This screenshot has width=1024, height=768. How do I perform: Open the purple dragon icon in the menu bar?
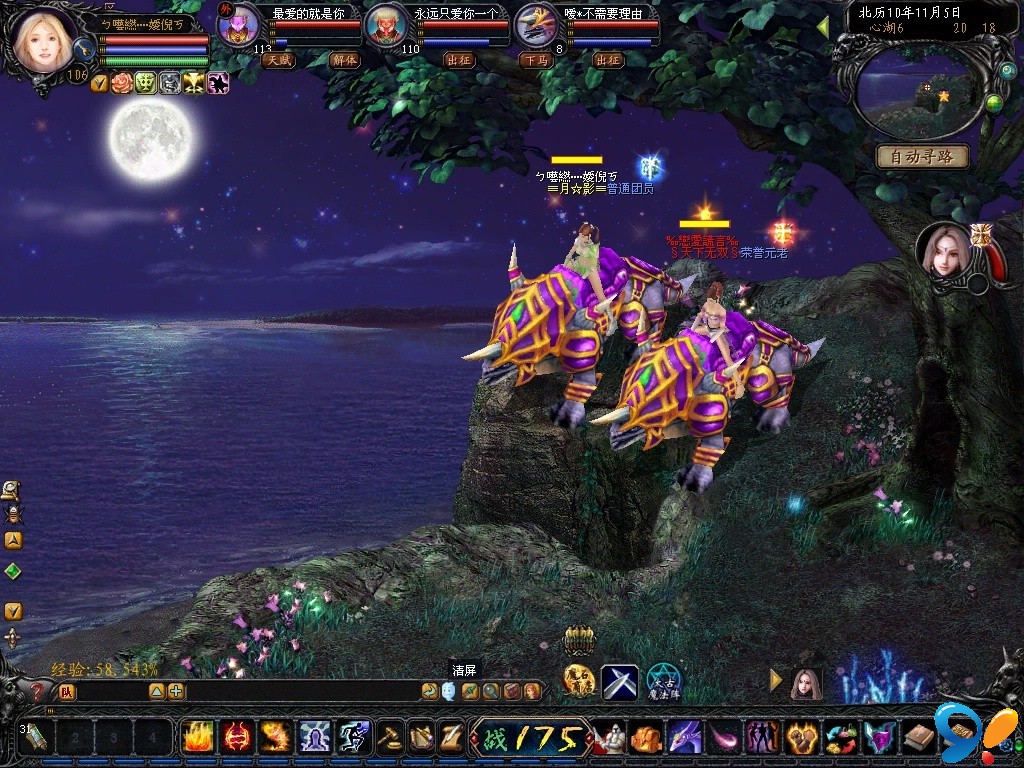685,738
